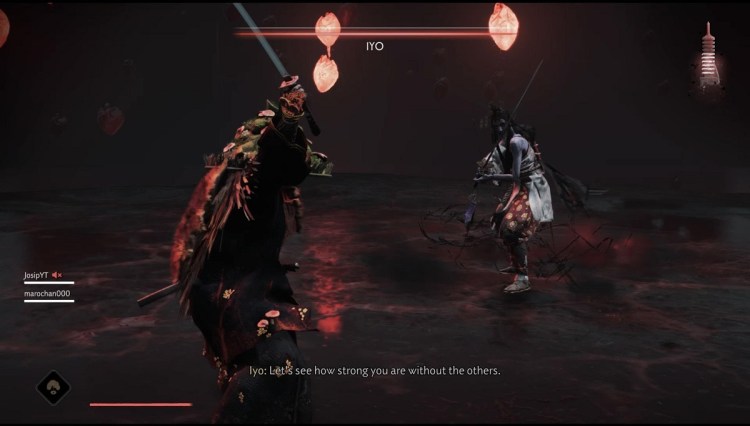The image size is (750, 426).
Task: Toggle the mute speaker icon beside JosipYT
Action: coord(57,275)
